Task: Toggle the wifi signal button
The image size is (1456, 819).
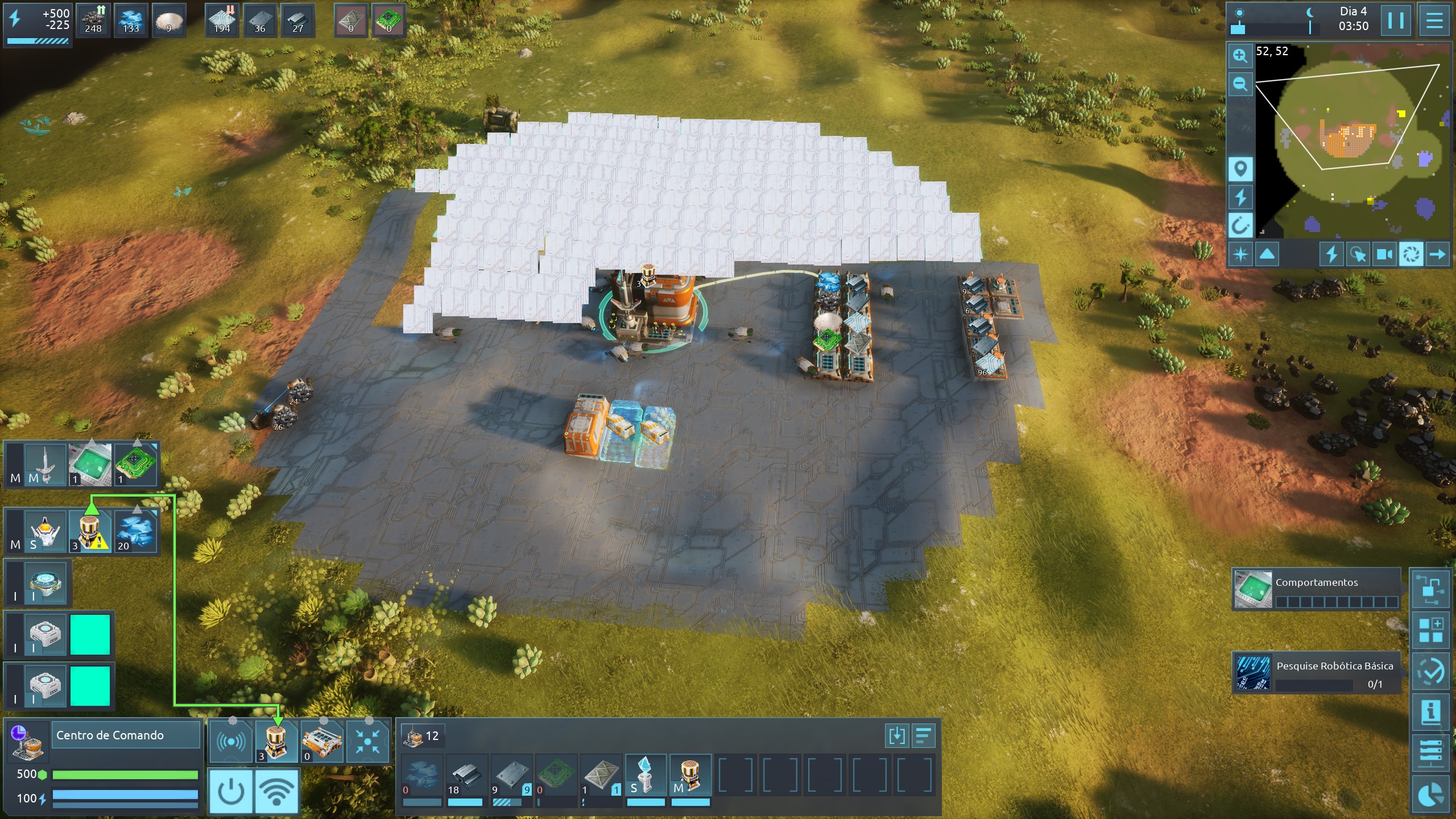Action: pyautogui.click(x=276, y=791)
